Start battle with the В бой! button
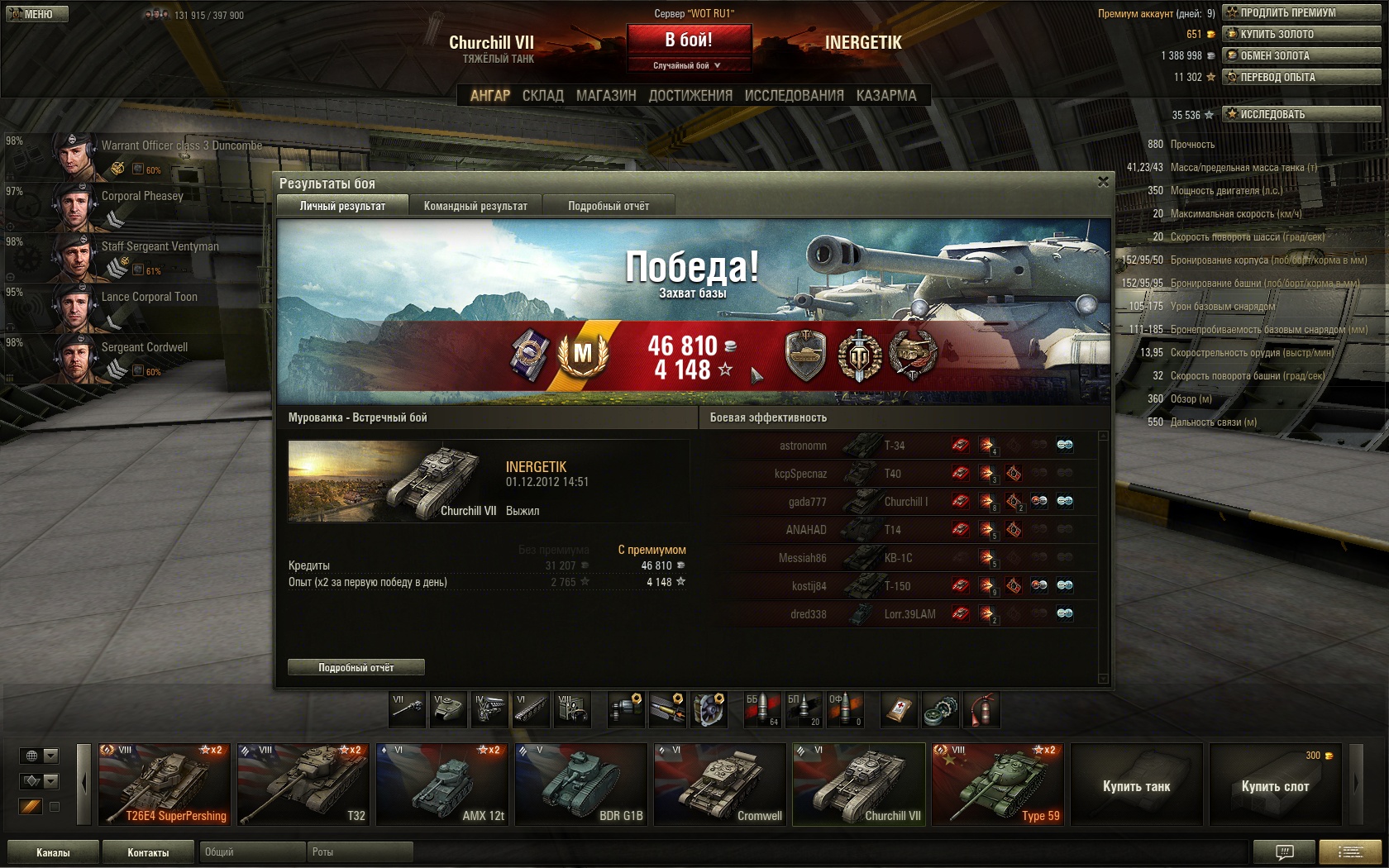1389x868 pixels. (x=689, y=40)
